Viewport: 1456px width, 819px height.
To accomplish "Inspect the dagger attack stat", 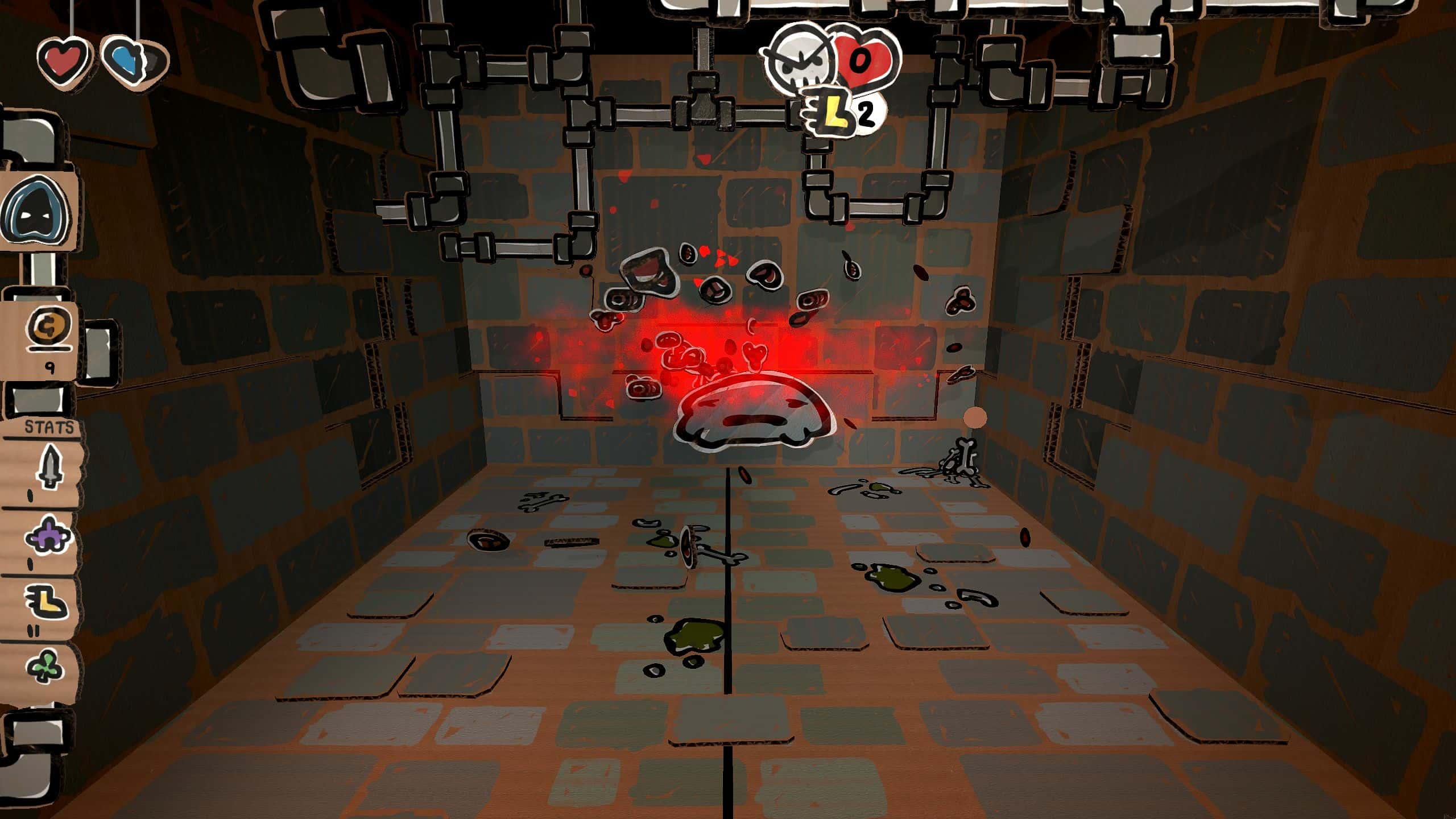I will coord(49,468).
